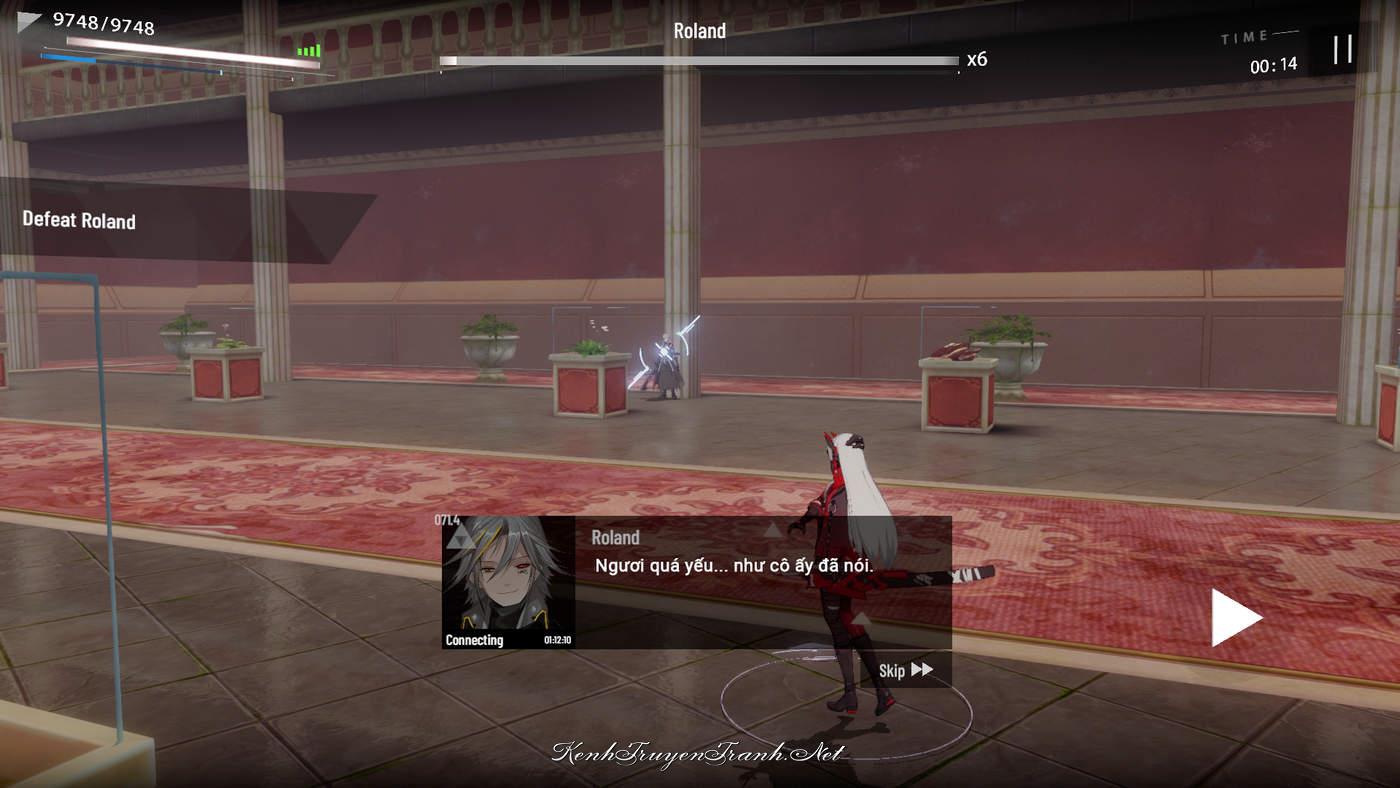Select the Defeat Roland objective banner

80,221
